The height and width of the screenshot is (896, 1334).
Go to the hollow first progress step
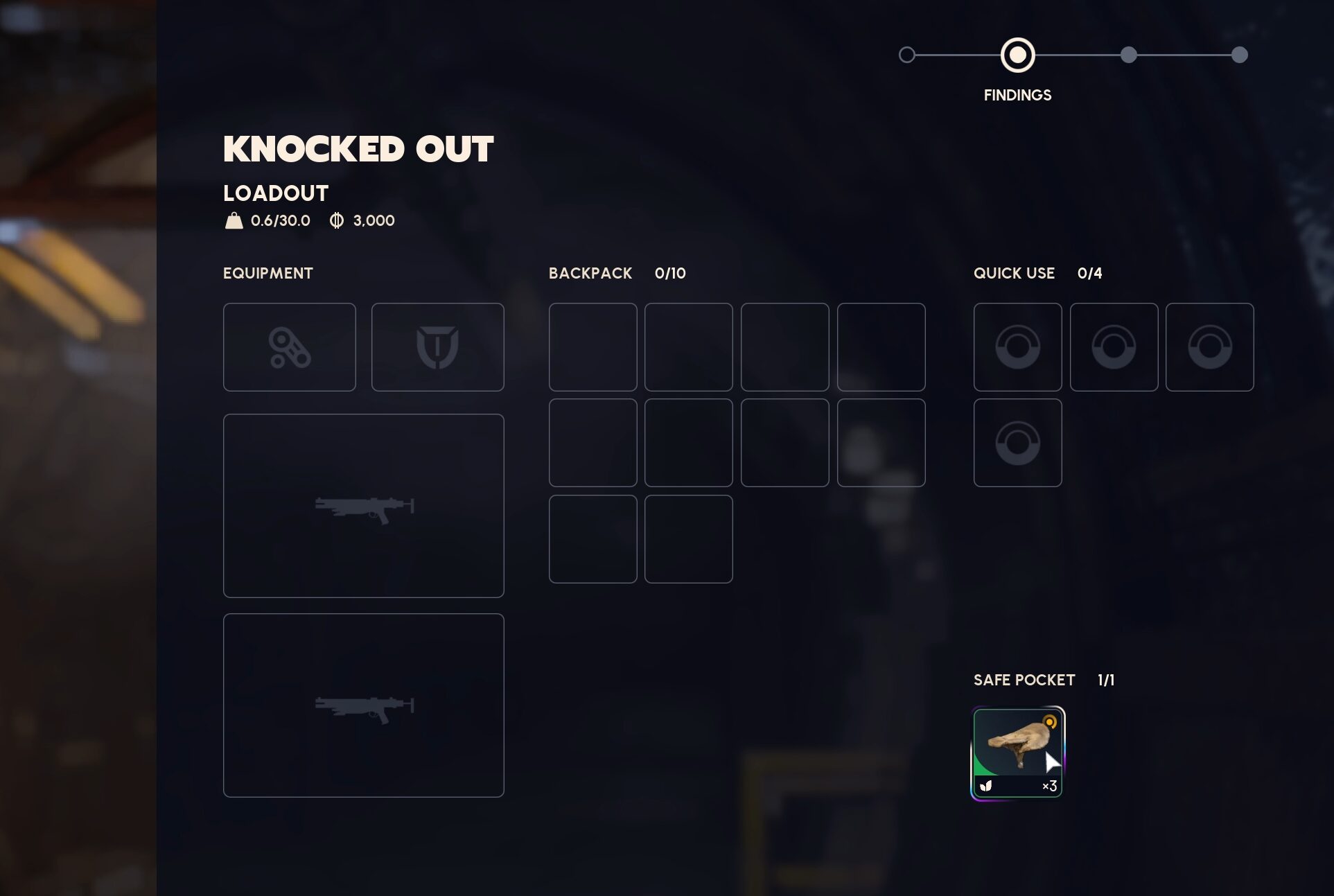906,55
